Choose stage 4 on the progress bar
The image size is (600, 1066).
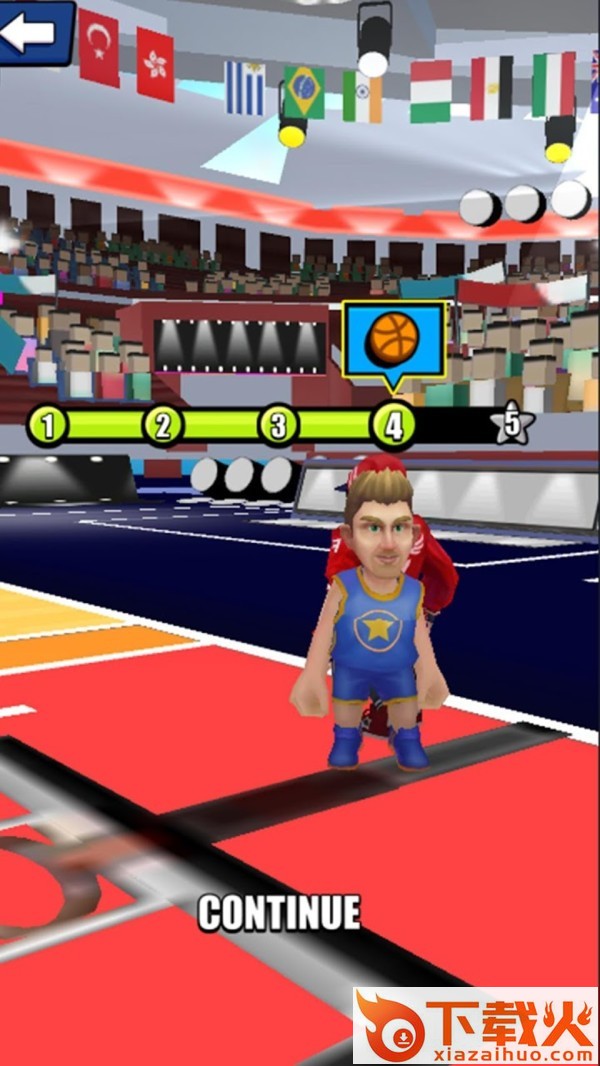click(393, 426)
